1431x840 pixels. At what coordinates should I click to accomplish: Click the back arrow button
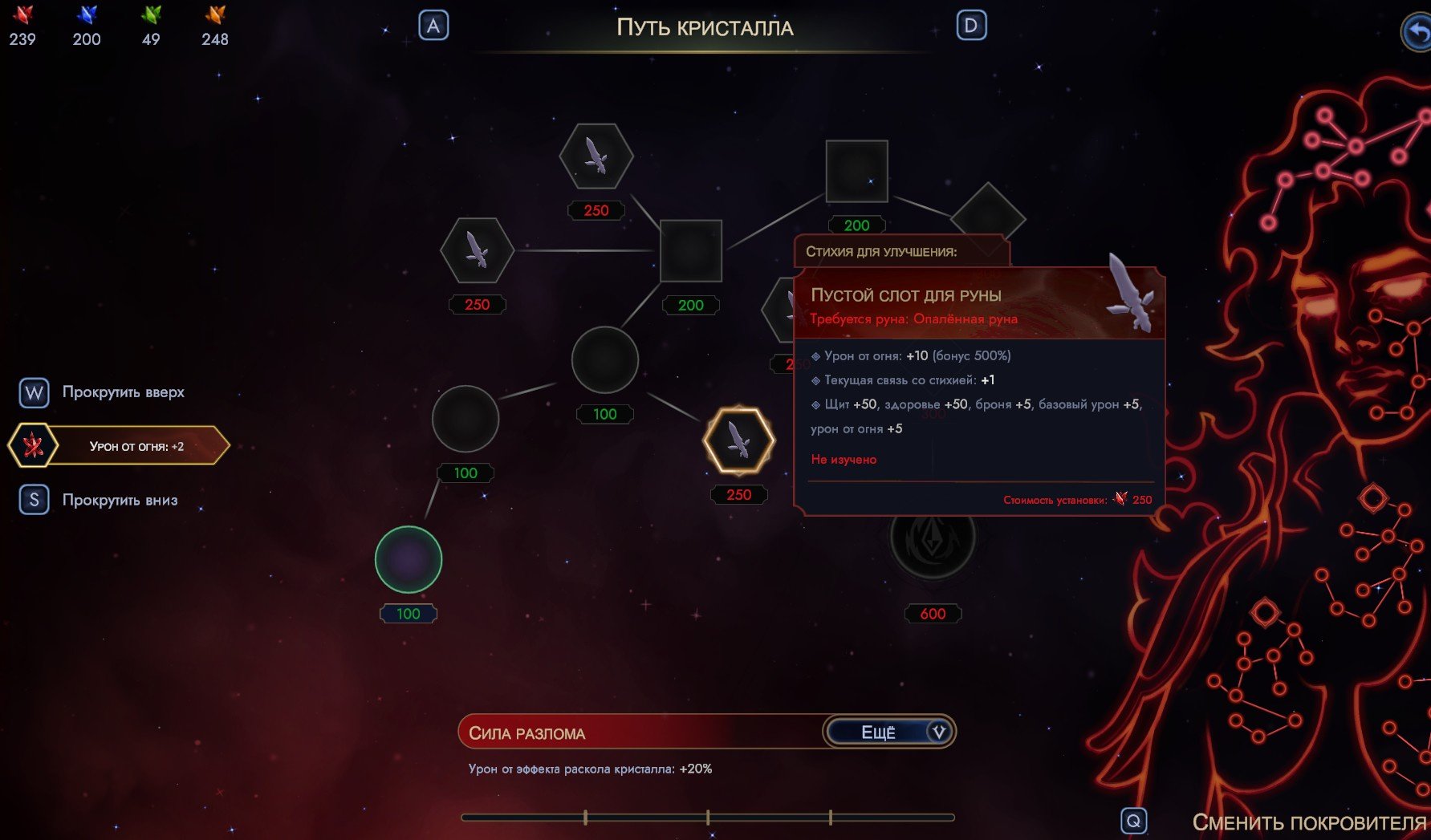pyautogui.click(x=1417, y=32)
